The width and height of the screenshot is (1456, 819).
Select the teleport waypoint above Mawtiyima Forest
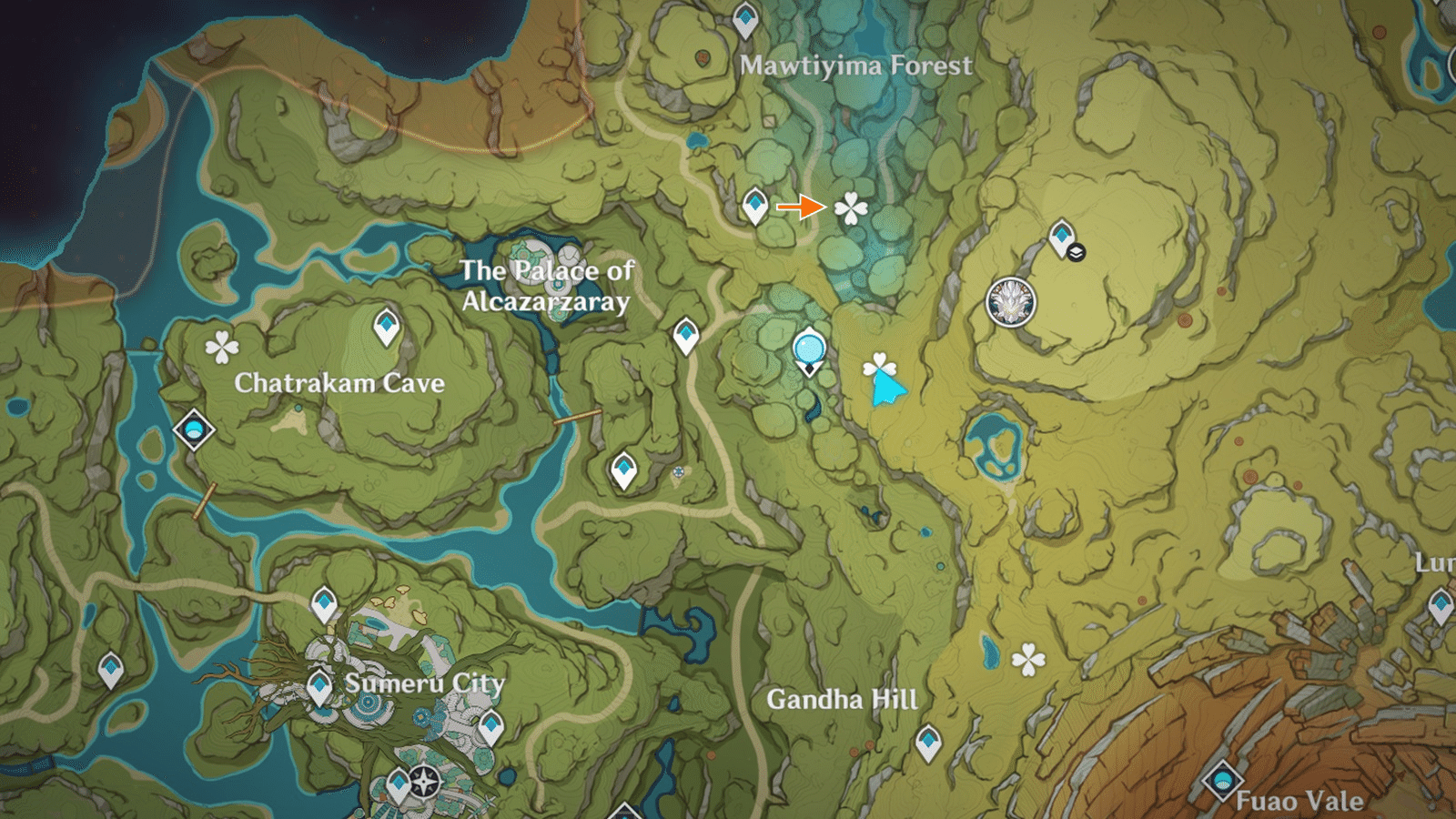[x=744, y=20]
